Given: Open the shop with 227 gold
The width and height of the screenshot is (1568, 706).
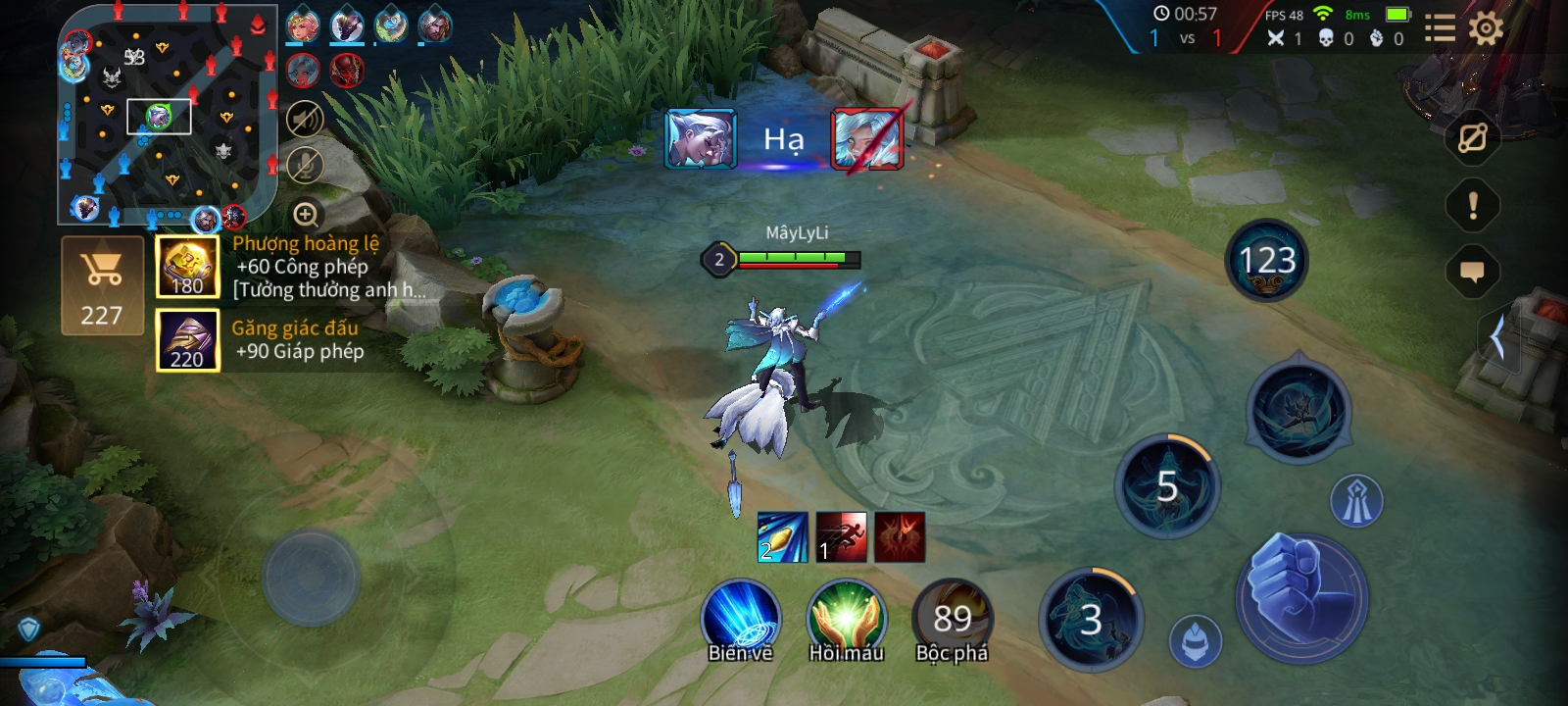Looking at the screenshot, I should click(102, 286).
